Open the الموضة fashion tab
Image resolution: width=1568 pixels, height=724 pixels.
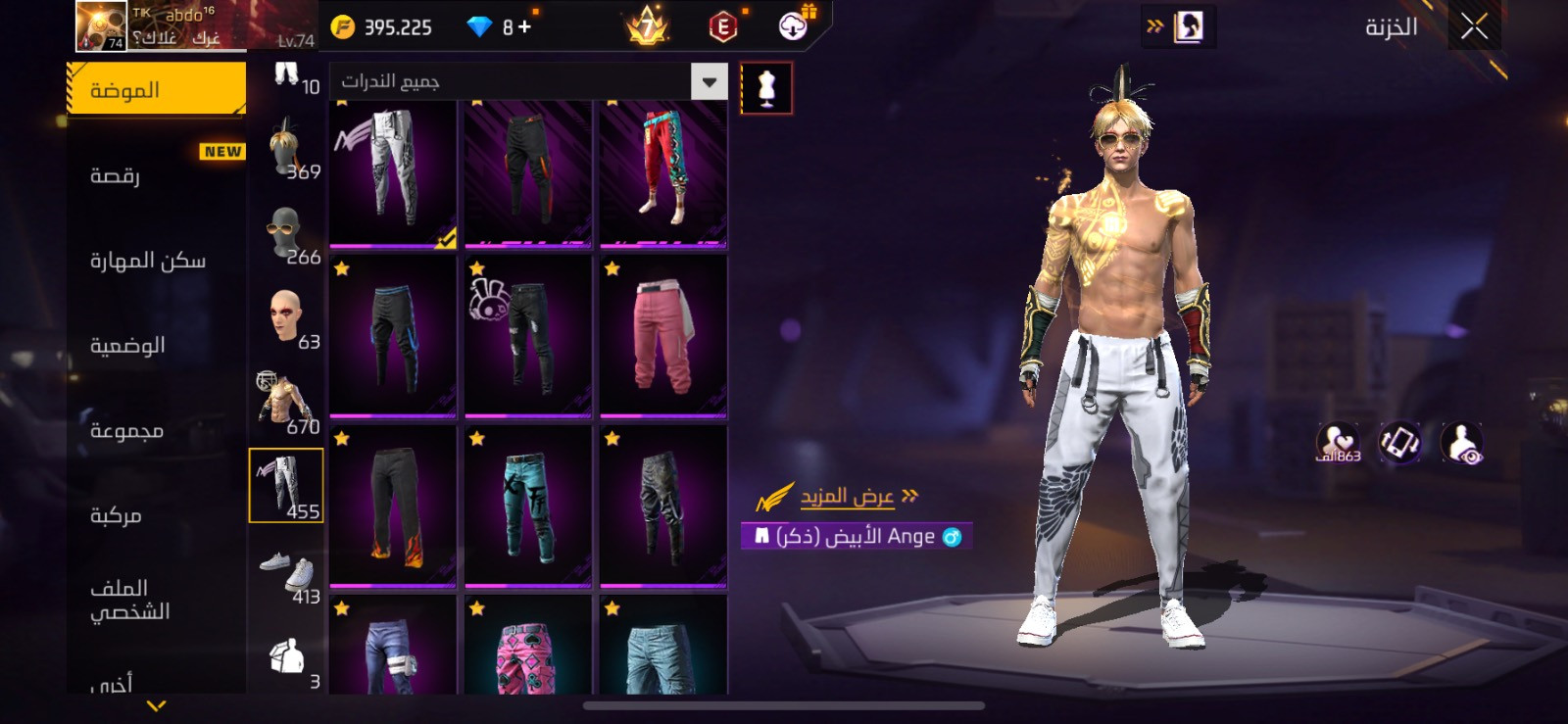click(x=157, y=90)
